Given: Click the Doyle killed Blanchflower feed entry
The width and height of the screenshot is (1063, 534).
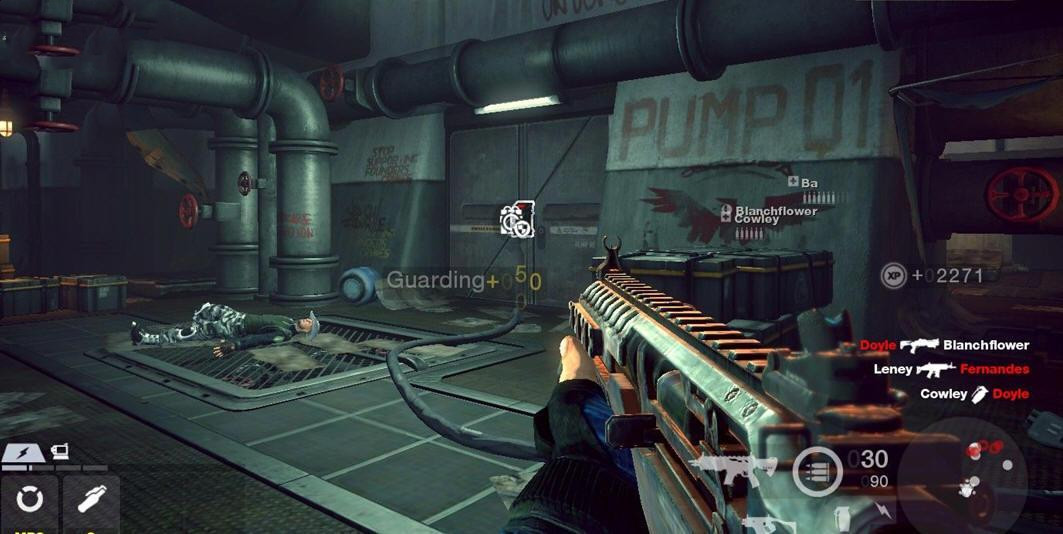Looking at the screenshot, I should click(945, 345).
